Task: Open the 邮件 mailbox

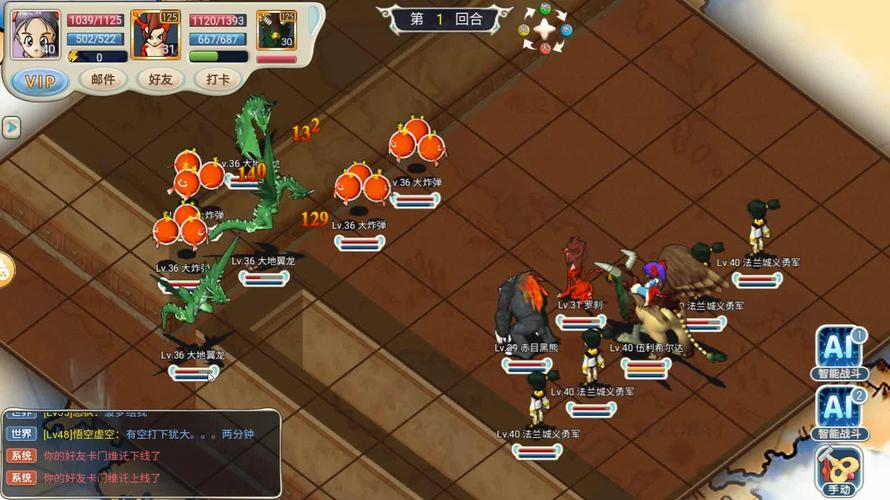Action: click(103, 80)
